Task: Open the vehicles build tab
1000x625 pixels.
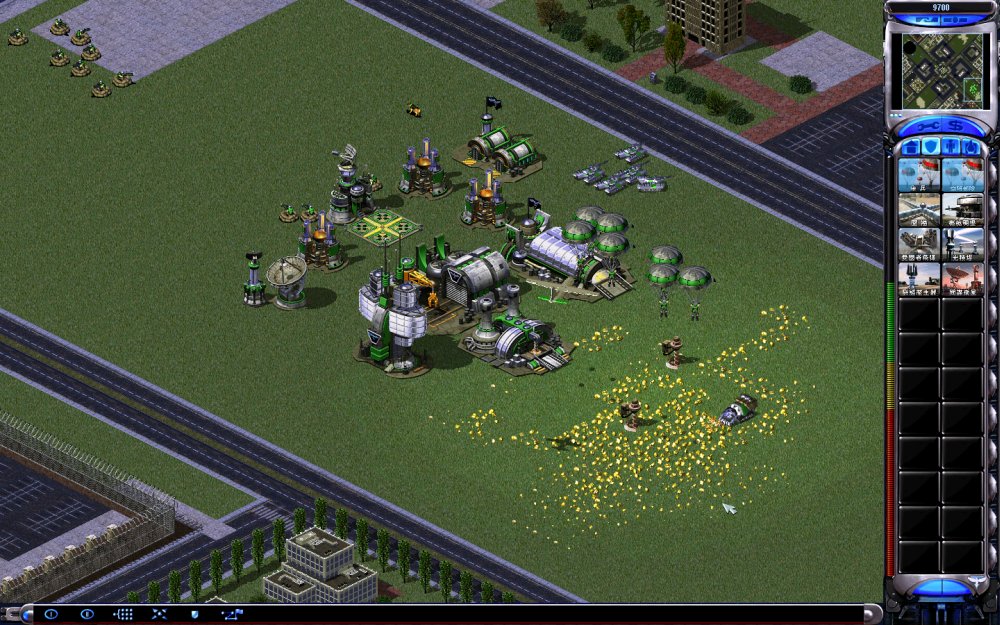Action: 969,148
